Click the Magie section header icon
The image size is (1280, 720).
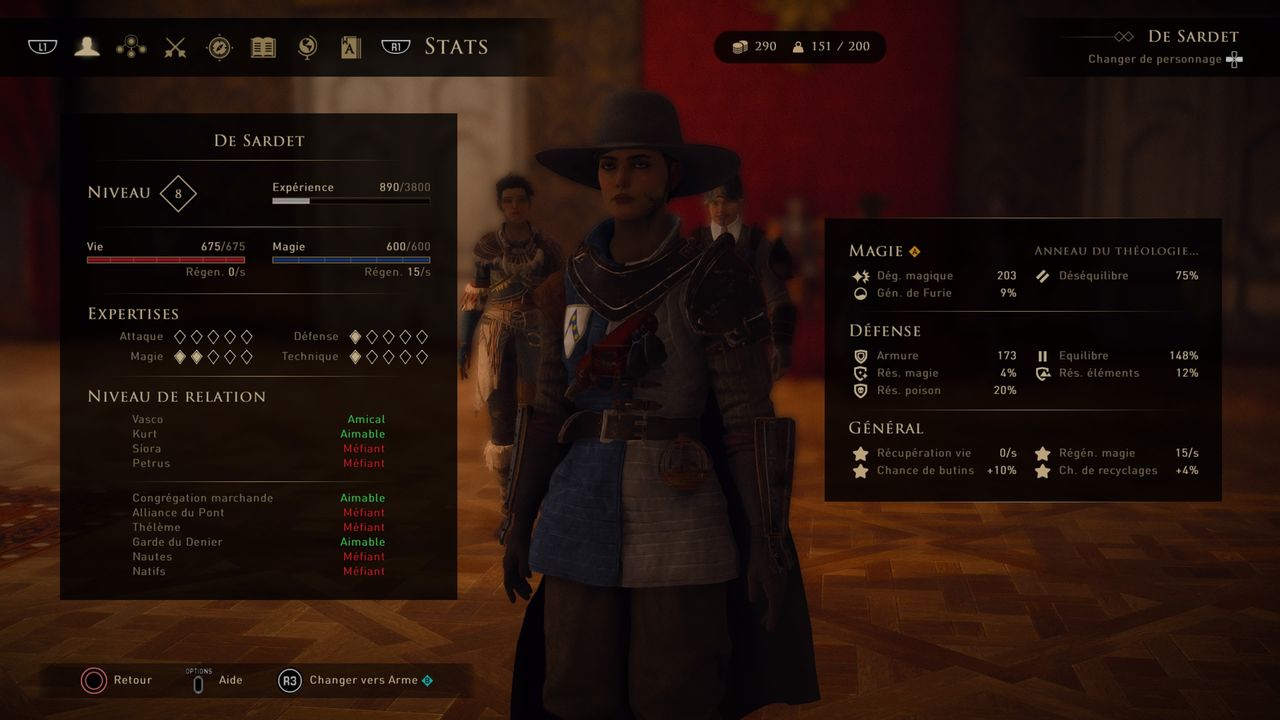(914, 251)
